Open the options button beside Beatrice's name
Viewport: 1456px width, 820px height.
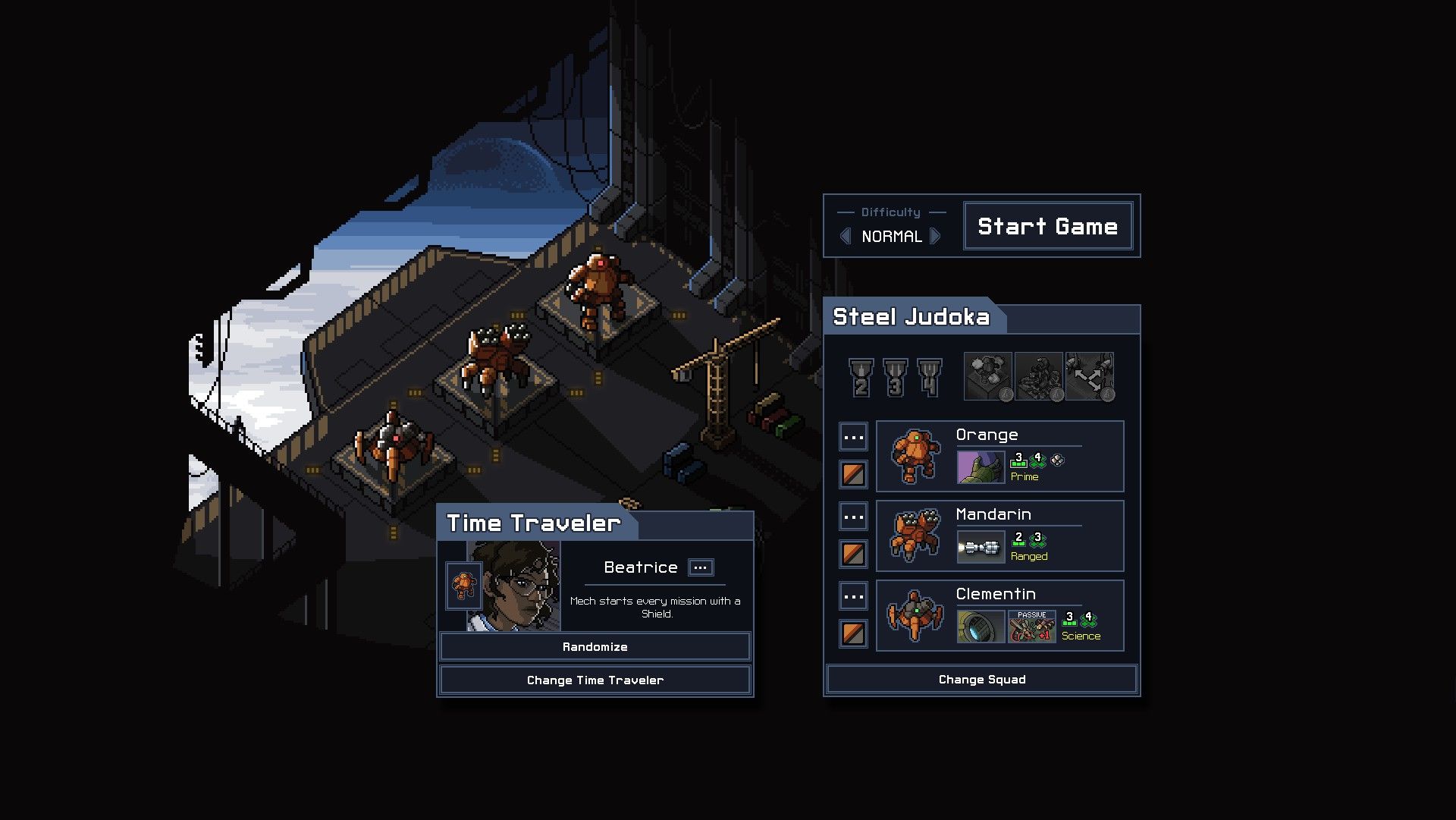click(701, 567)
